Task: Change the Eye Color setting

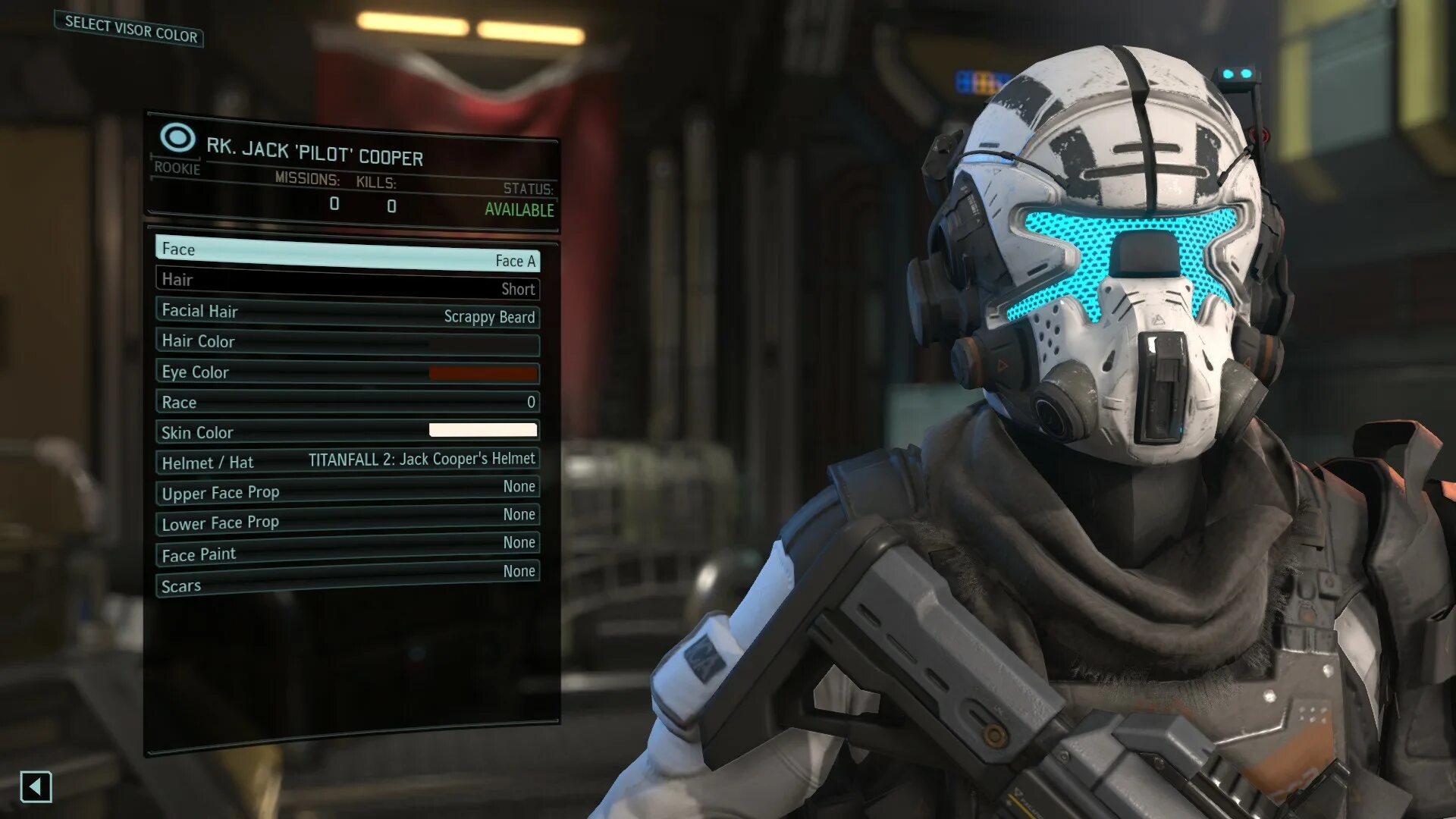Action: click(x=347, y=372)
